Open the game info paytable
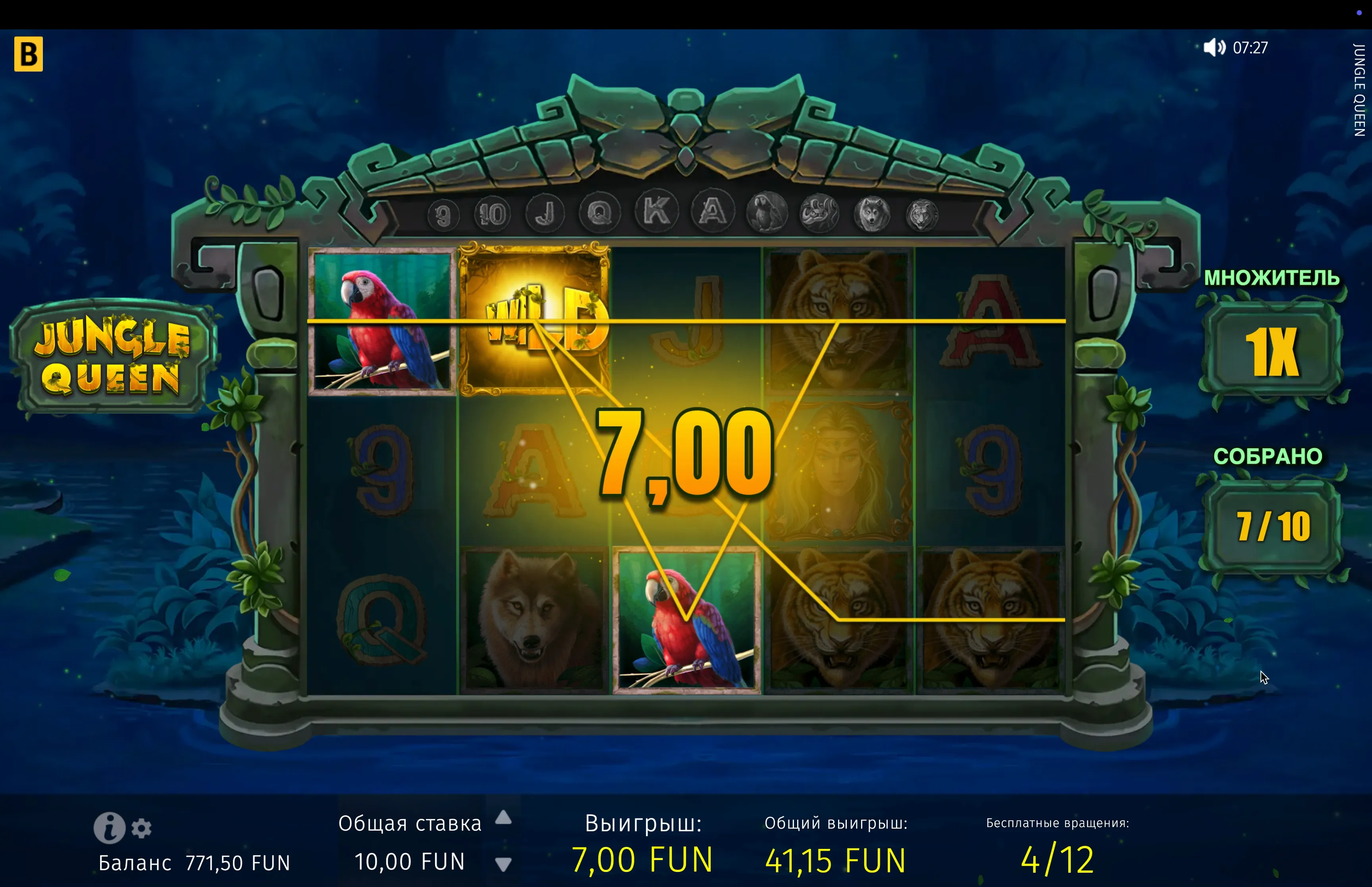Image resolution: width=1372 pixels, height=887 pixels. [109, 828]
